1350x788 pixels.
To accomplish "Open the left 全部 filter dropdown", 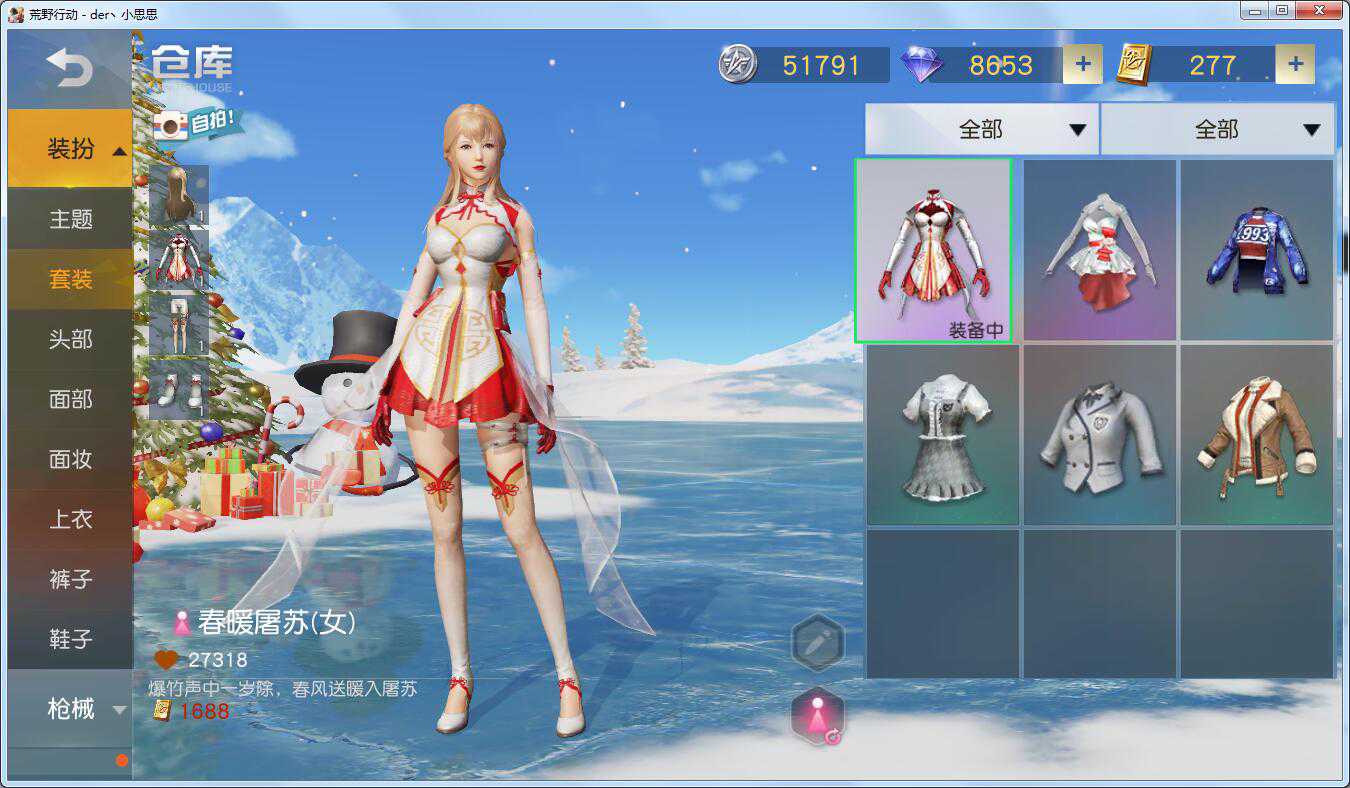I will tap(983, 129).
